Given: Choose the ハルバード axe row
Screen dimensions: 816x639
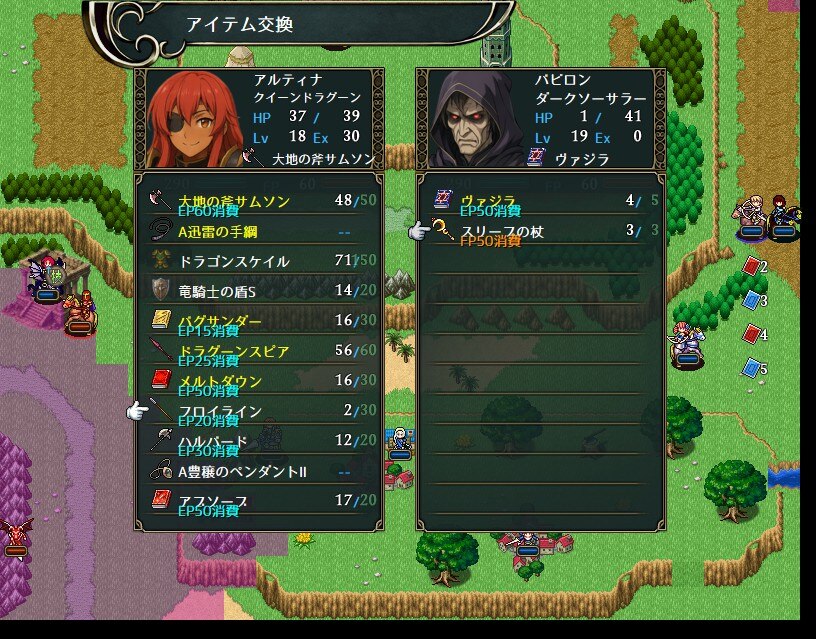Looking at the screenshot, I should (258, 441).
